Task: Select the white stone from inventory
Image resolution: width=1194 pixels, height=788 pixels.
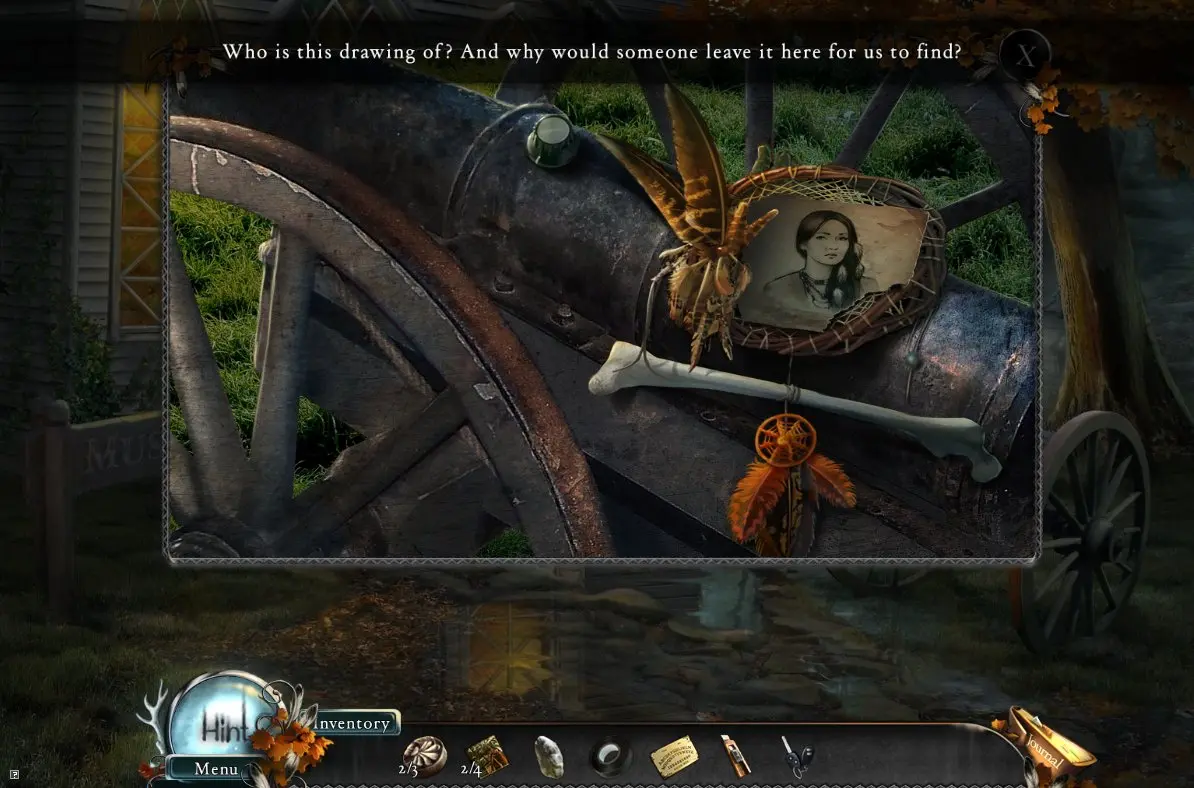Action: point(548,756)
